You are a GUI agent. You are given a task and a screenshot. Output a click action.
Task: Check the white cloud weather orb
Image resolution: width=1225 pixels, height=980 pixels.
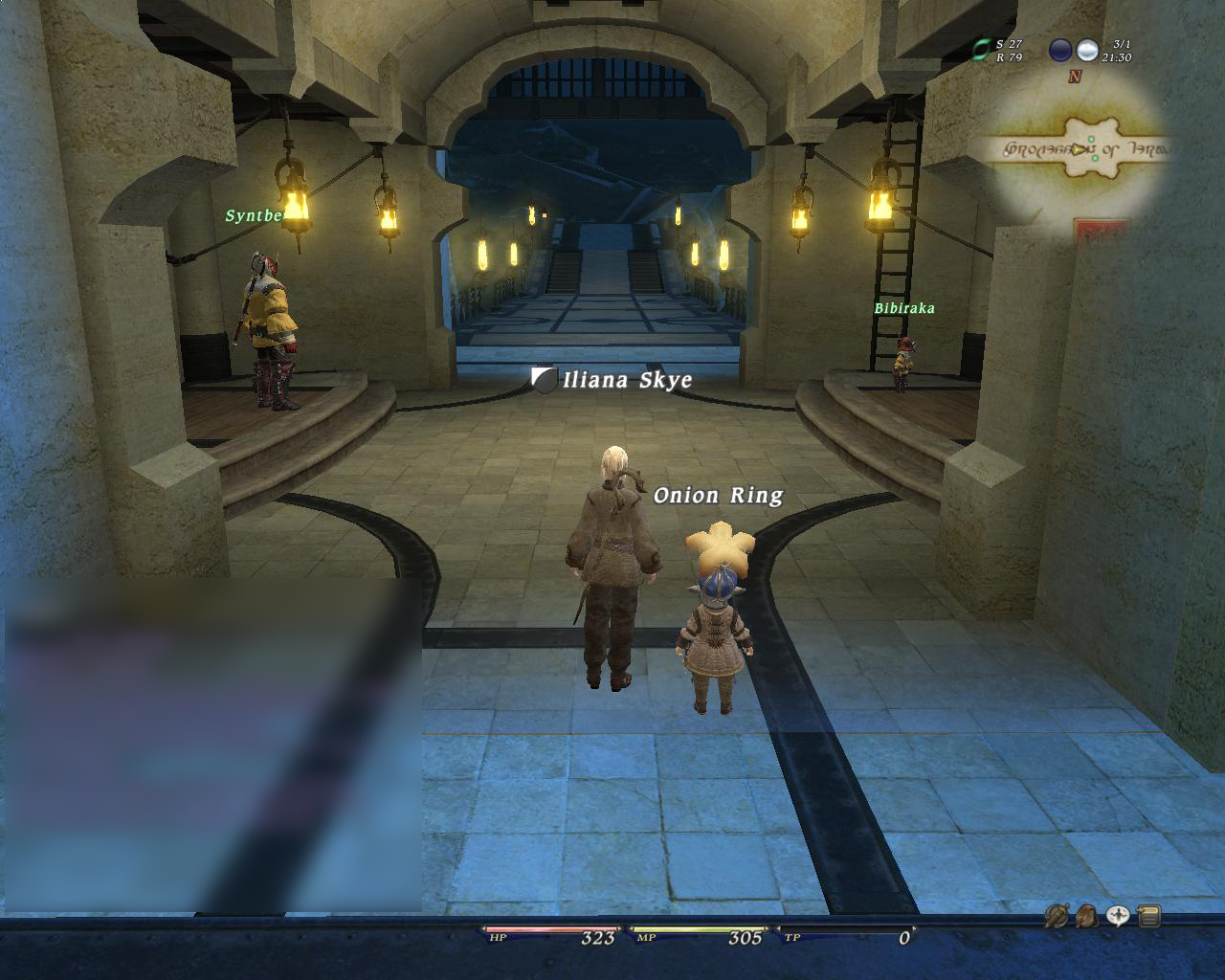click(x=1086, y=50)
